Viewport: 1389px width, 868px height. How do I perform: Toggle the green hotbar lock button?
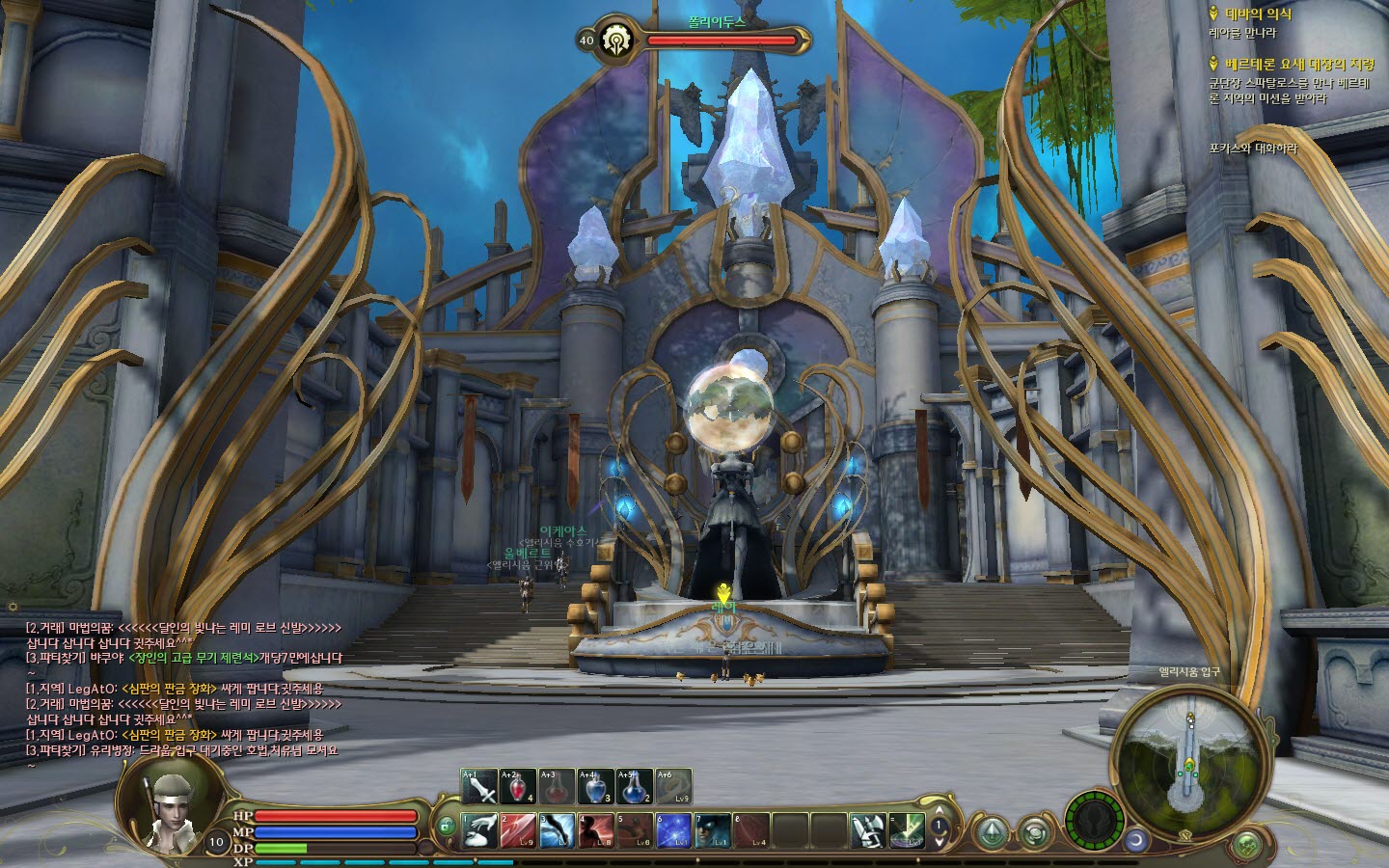(446, 827)
